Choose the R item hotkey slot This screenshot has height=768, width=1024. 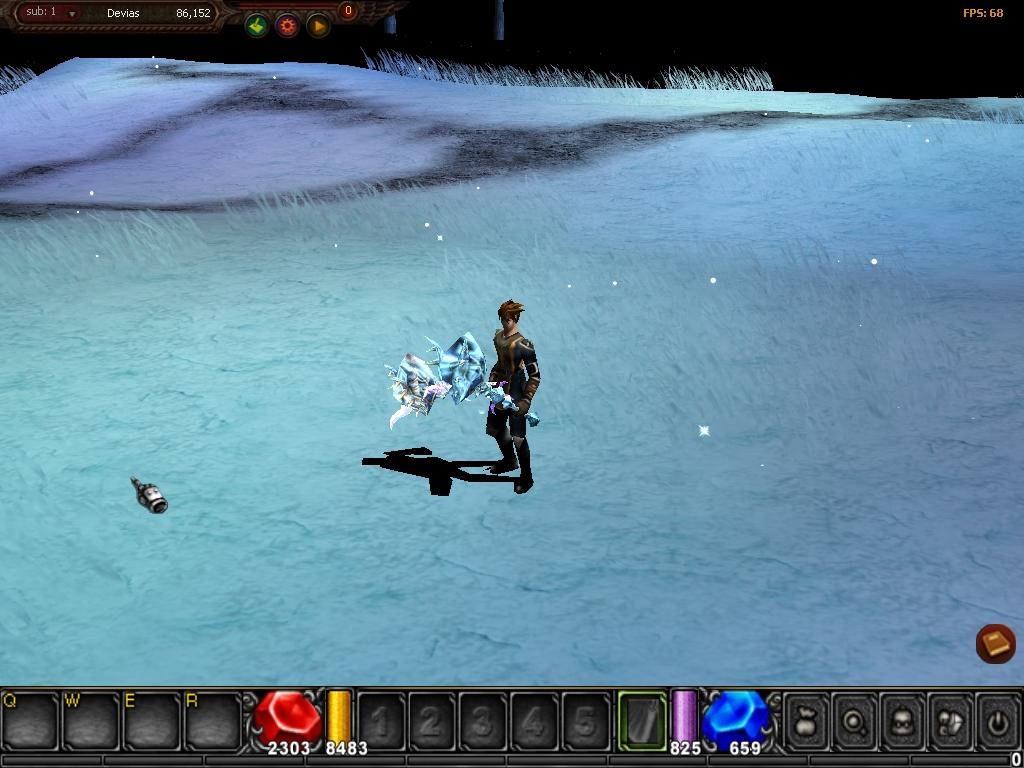click(213, 720)
